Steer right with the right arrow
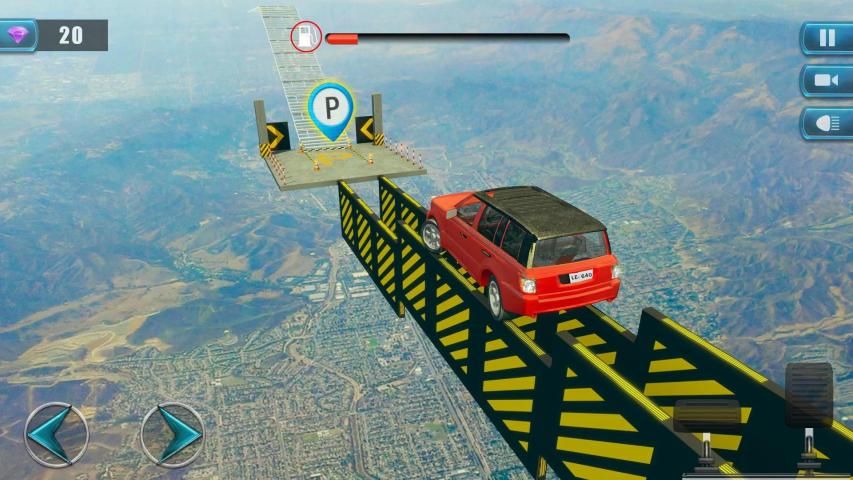This screenshot has height=480, width=853. [x=172, y=434]
